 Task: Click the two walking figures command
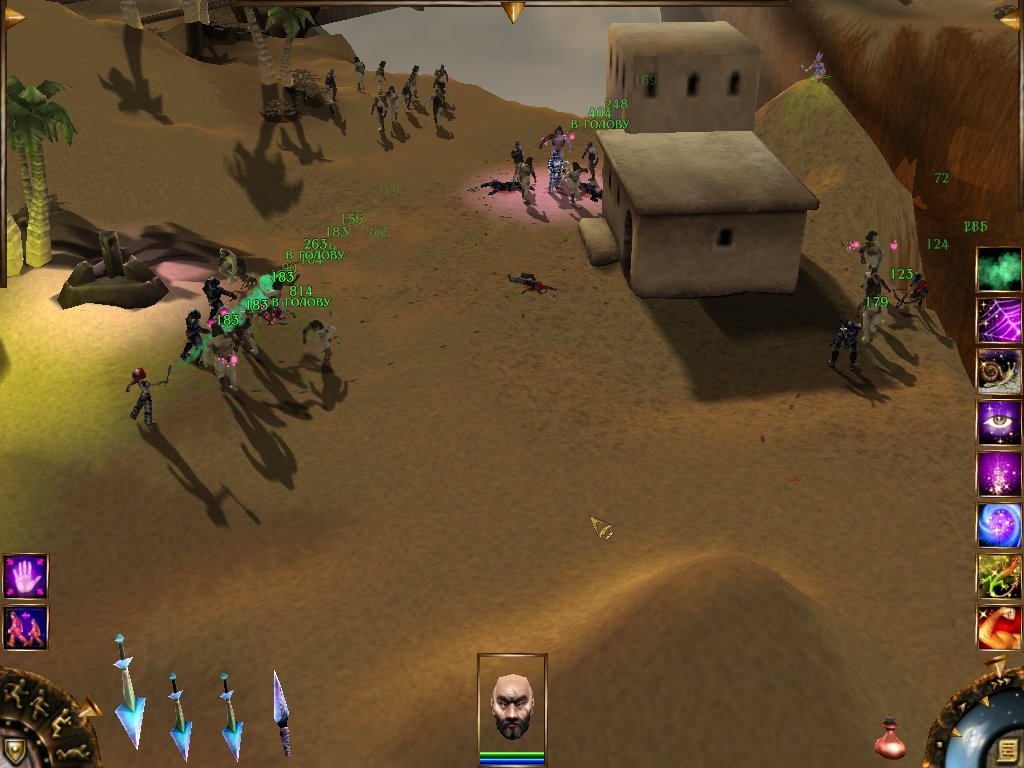coord(25,627)
